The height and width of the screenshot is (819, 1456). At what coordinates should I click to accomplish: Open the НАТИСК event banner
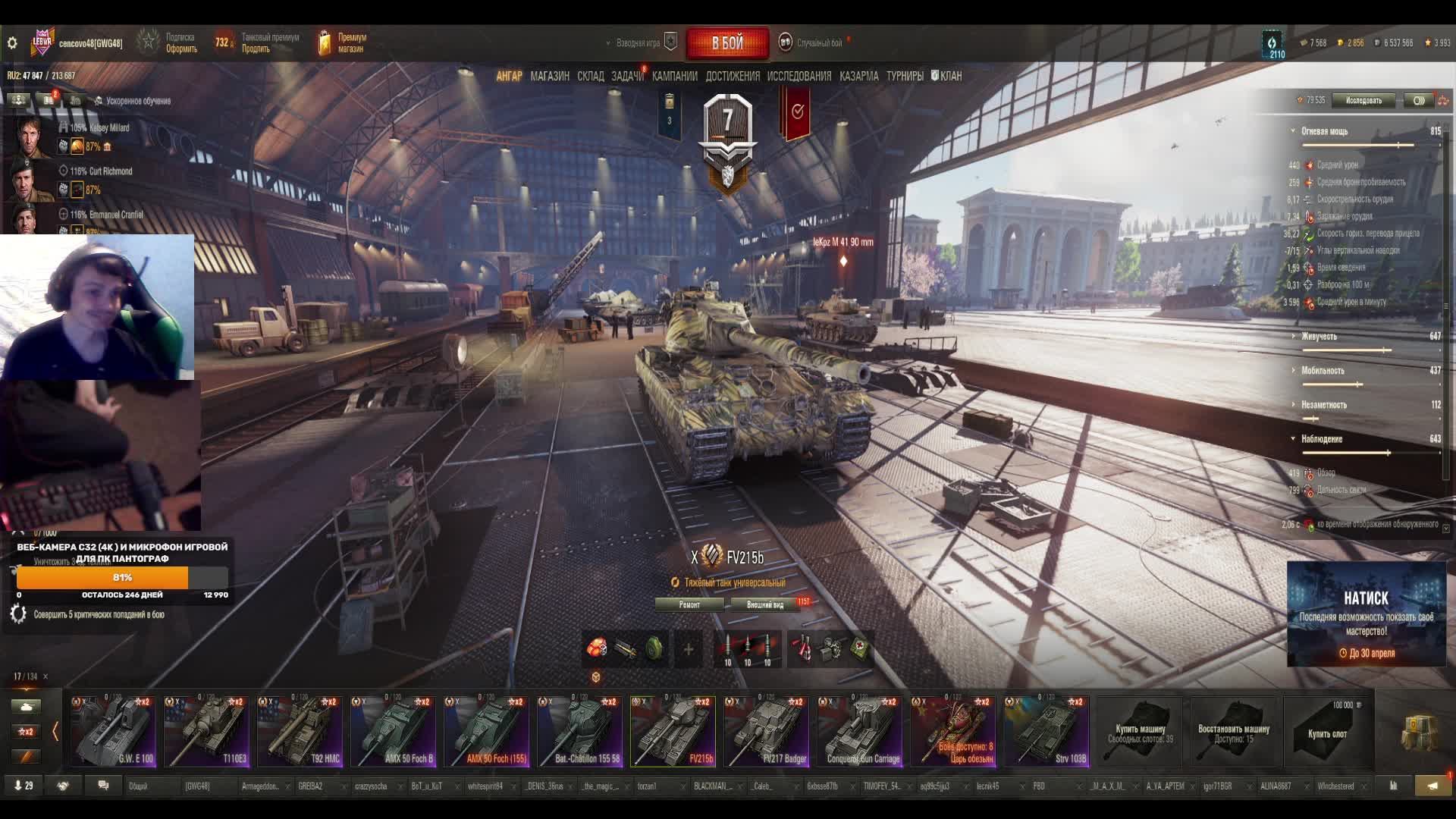tap(1367, 614)
